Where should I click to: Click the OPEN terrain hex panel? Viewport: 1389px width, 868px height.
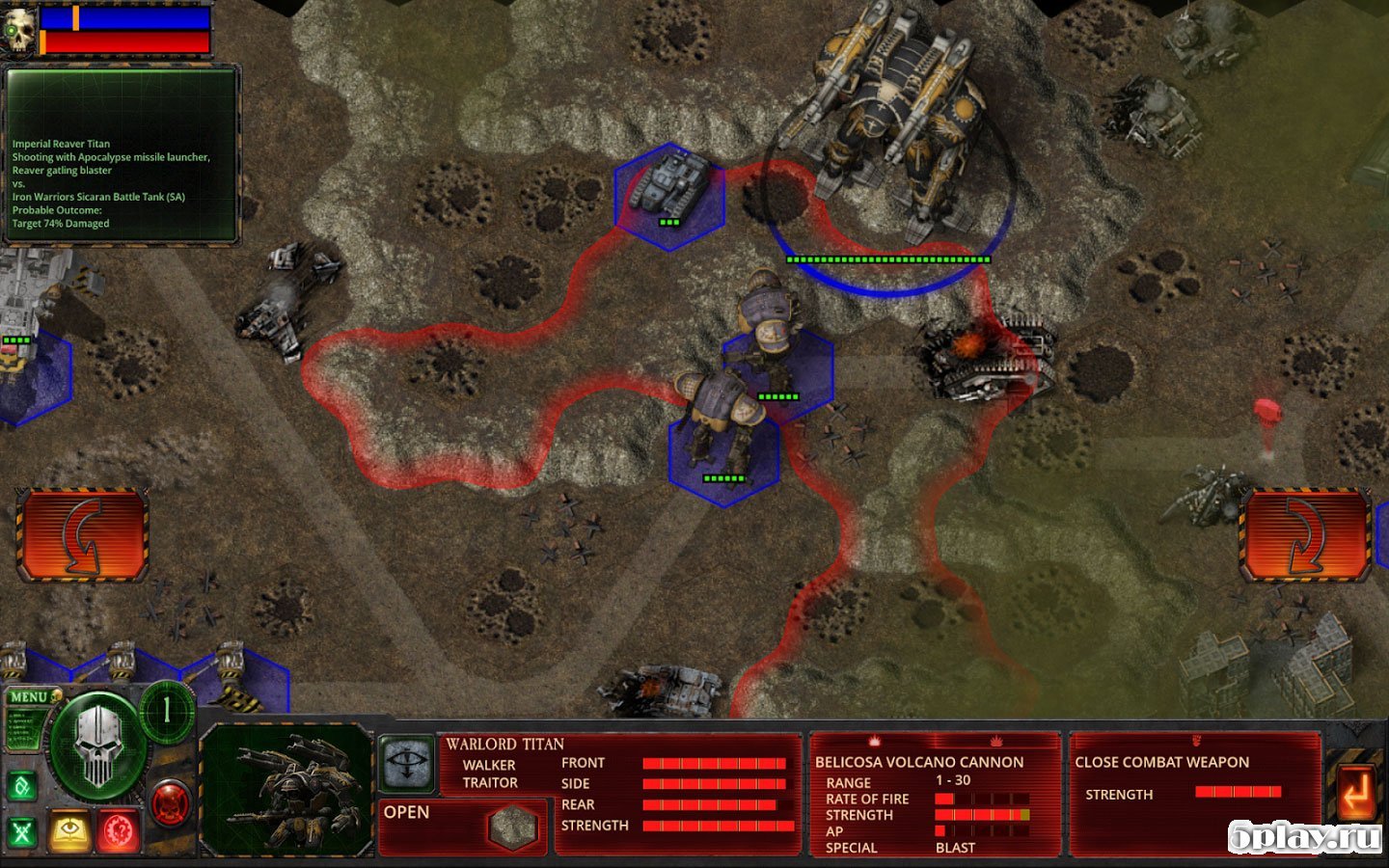[463, 825]
